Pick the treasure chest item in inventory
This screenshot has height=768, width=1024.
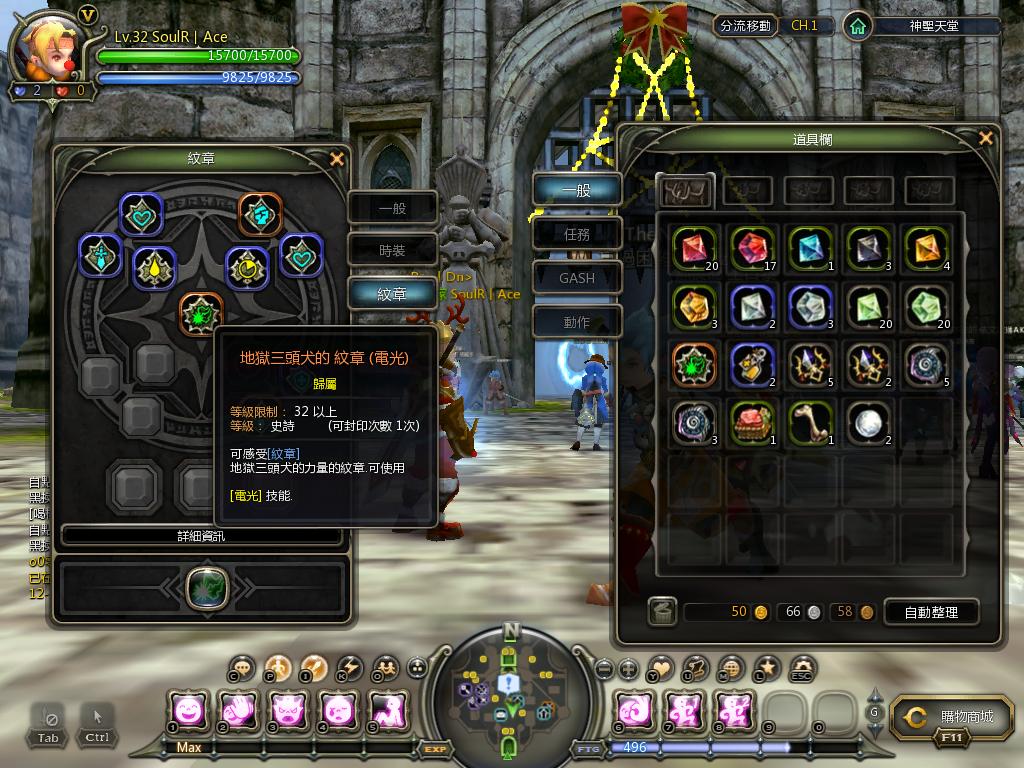(x=751, y=422)
